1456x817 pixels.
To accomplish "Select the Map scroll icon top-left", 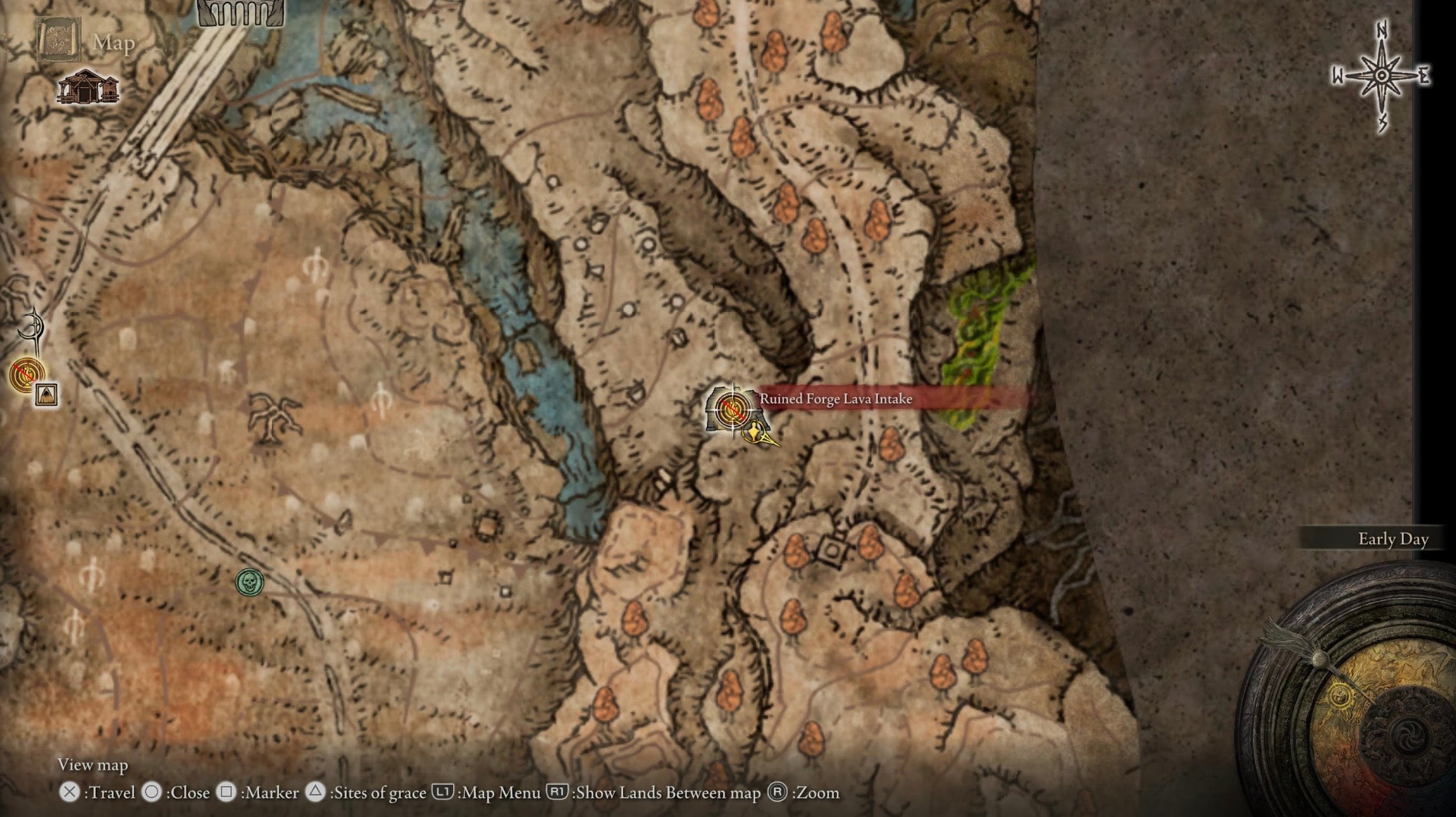I will (60, 38).
